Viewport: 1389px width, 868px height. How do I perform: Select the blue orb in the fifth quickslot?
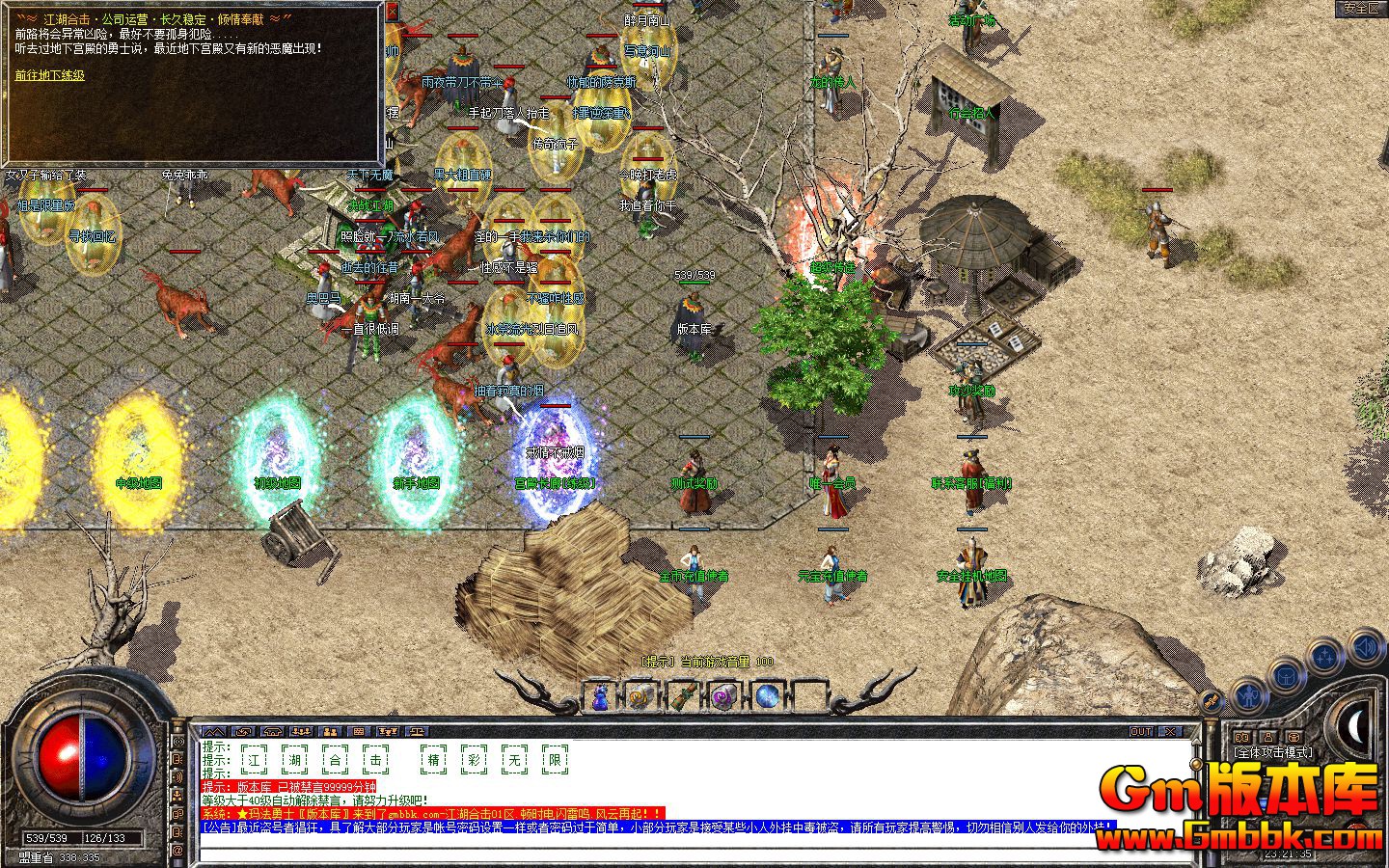point(767,695)
